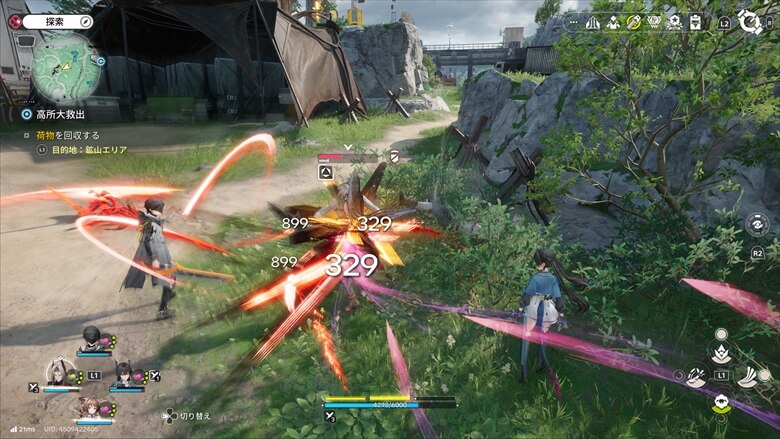The image size is (780, 439).
Task: Open the twin-pillar icon in top bar
Action: click(x=593, y=22)
